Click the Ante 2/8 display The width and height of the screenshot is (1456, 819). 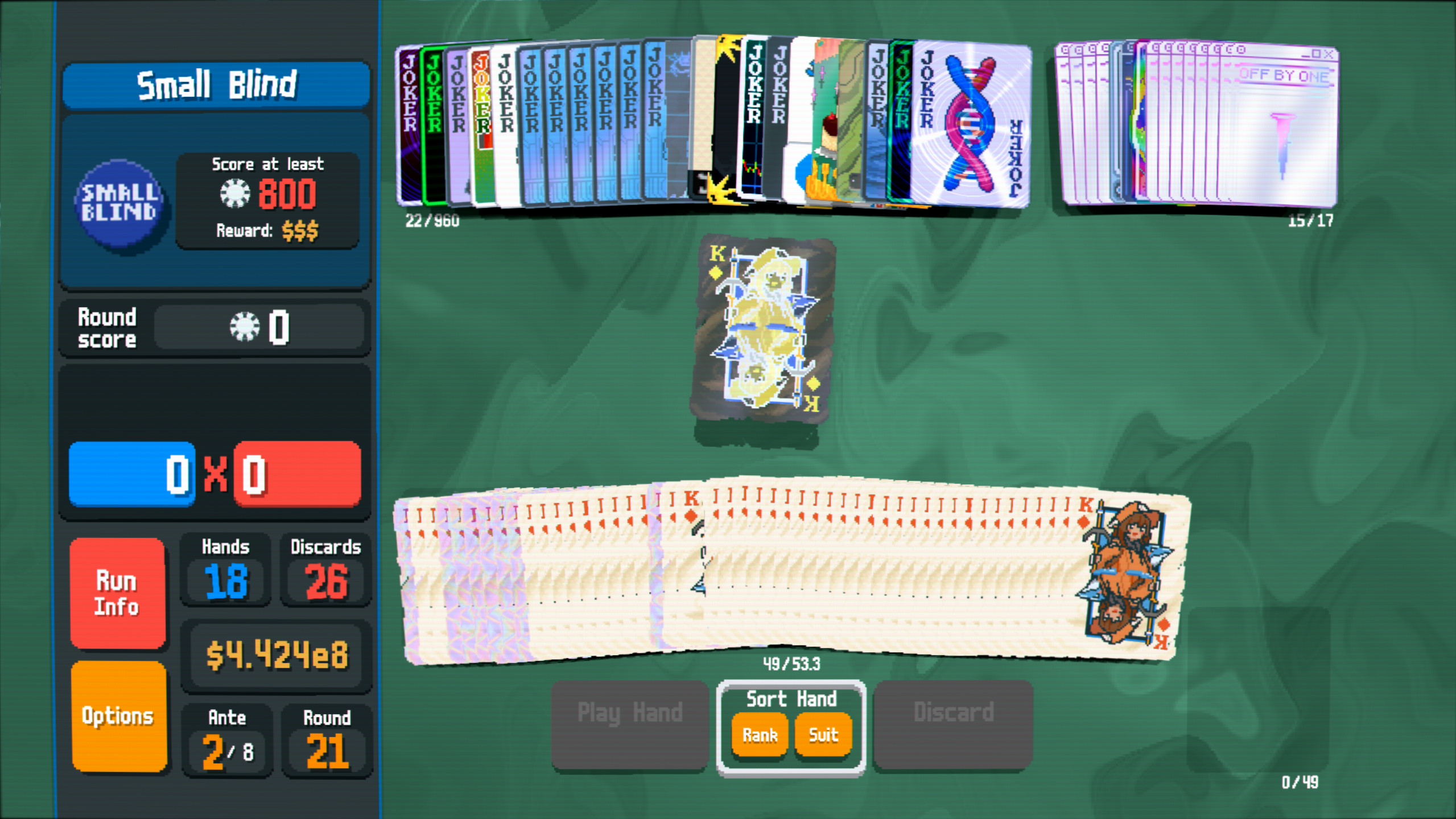226,740
